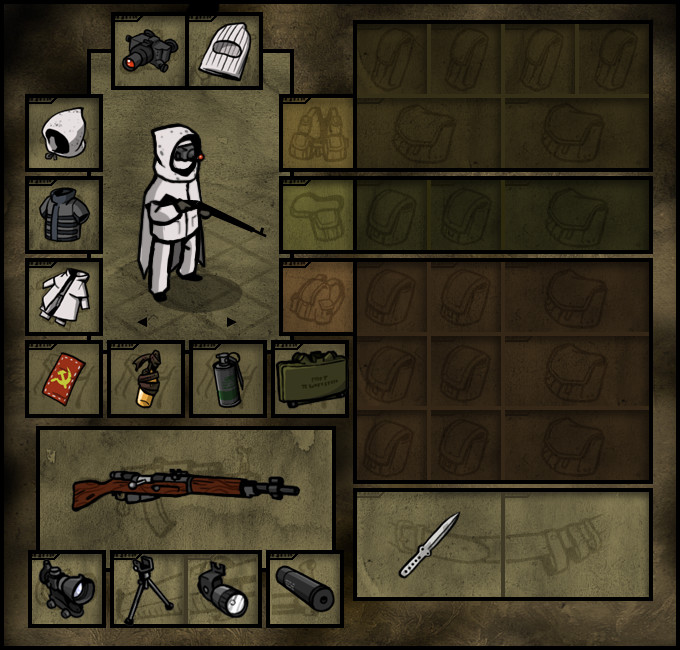Select the rifle scope attachment
The height and width of the screenshot is (650, 680).
[66, 589]
